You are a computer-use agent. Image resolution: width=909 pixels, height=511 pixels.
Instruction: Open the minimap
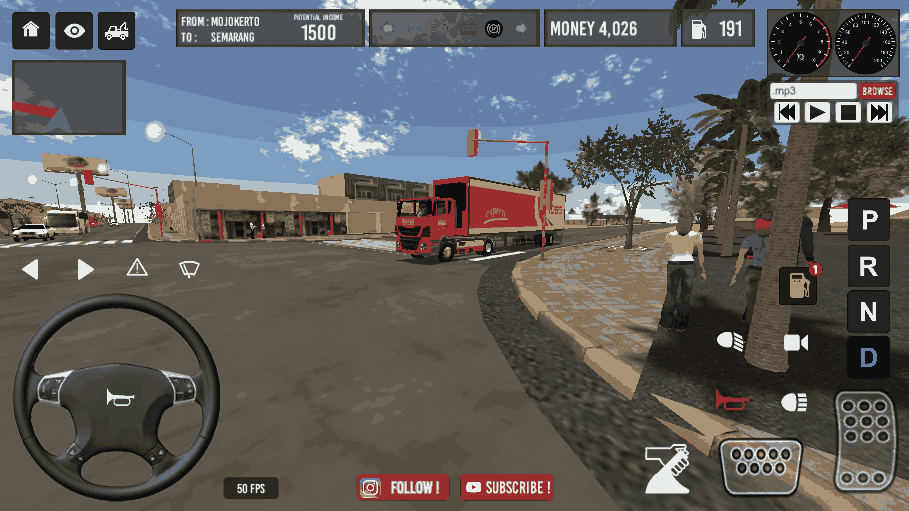click(69, 98)
